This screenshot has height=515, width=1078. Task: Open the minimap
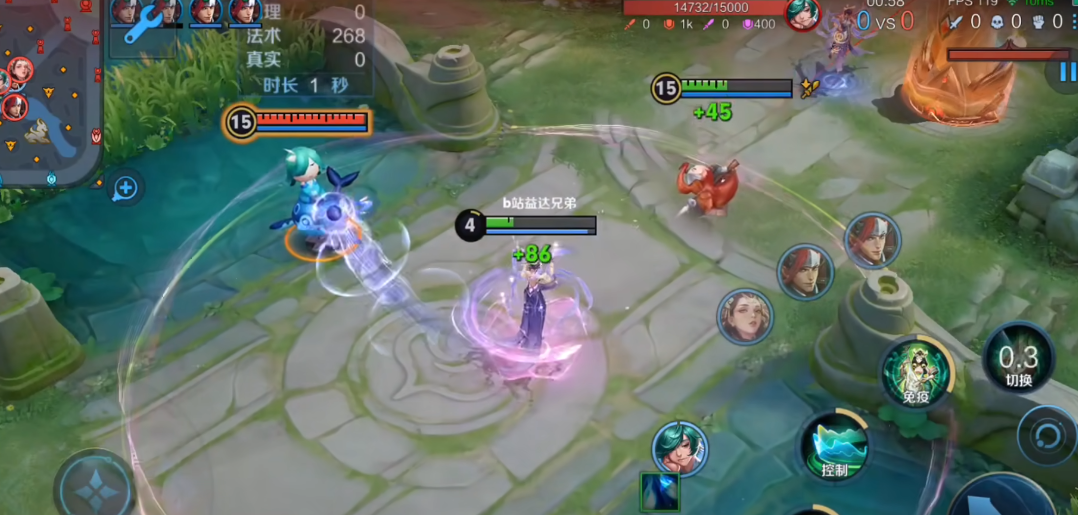tap(48, 90)
